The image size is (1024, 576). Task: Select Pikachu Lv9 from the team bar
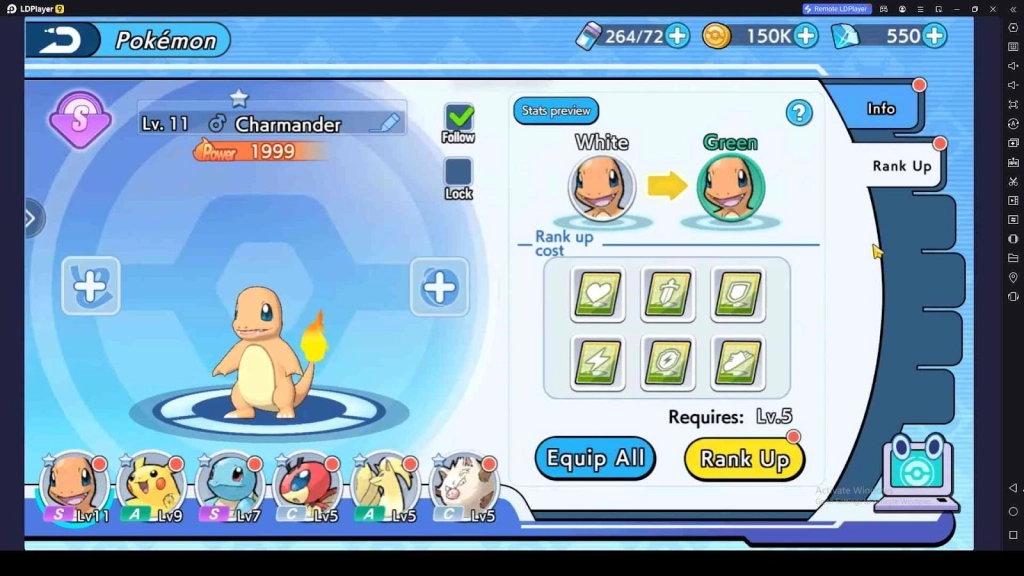tap(150, 486)
